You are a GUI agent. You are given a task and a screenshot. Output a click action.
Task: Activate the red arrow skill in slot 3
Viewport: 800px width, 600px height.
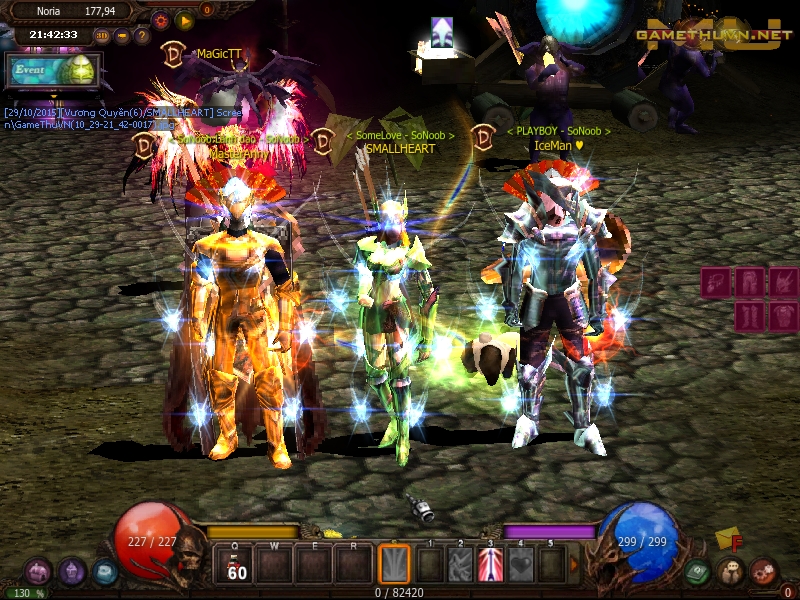point(490,564)
